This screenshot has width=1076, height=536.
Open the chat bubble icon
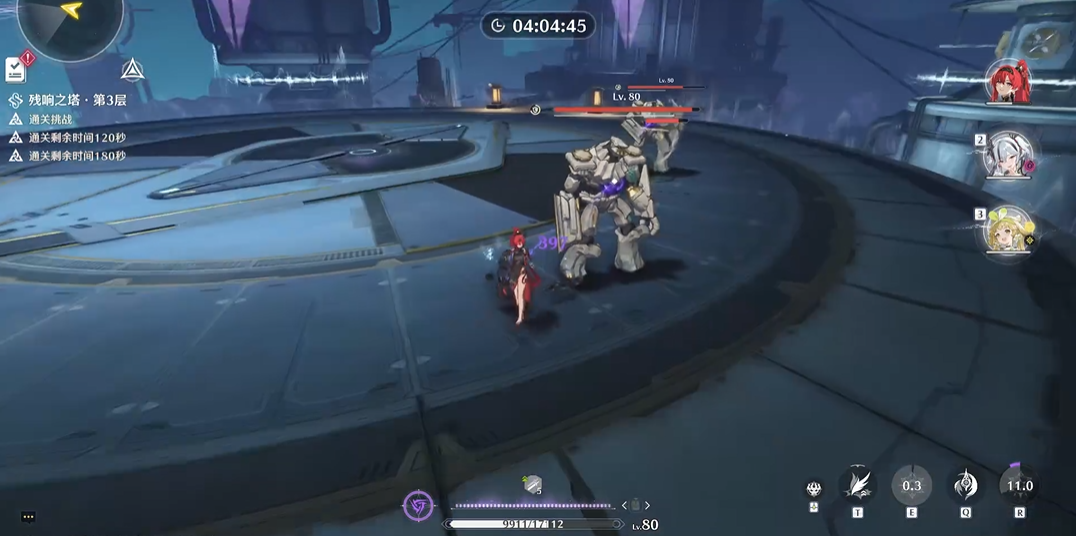[x=28, y=516]
